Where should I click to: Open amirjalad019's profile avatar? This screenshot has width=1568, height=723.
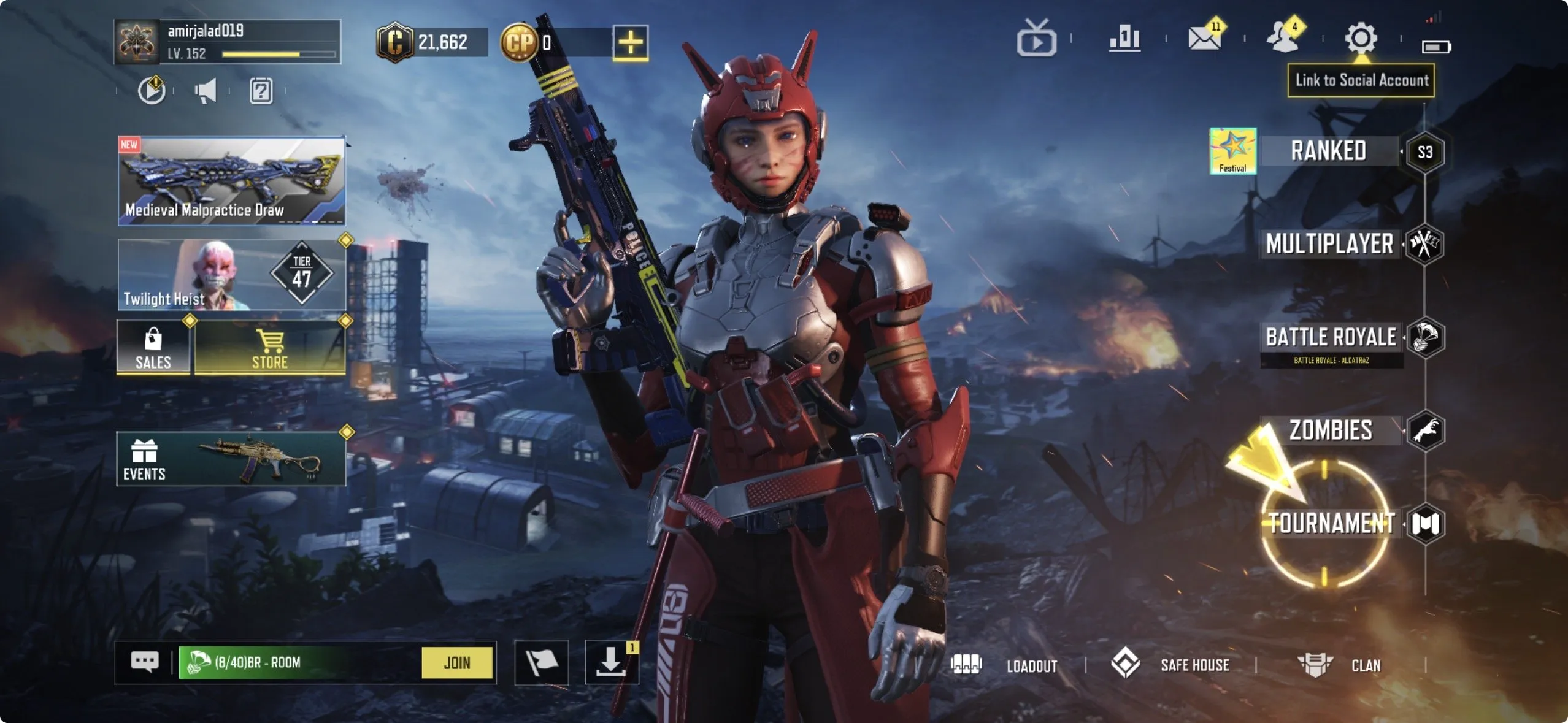(136, 42)
